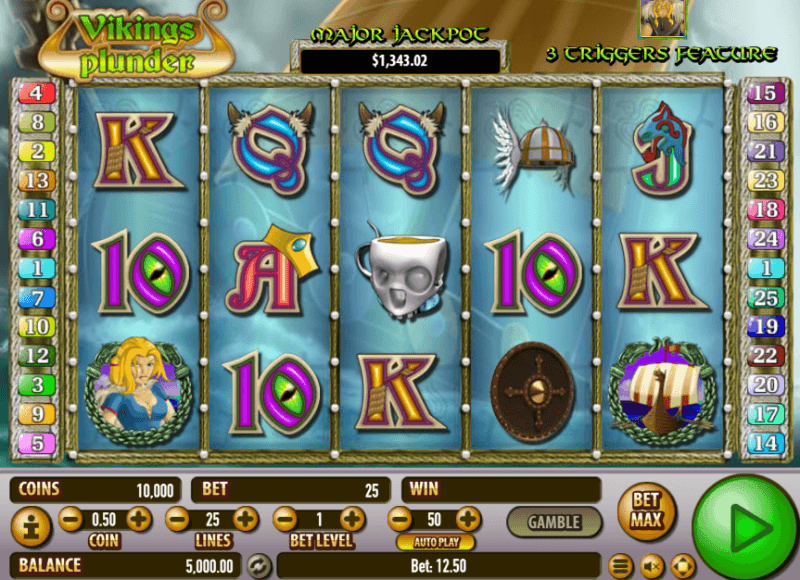Increase the number of lines
Image resolution: width=800 pixels, height=580 pixels.
(x=245, y=519)
